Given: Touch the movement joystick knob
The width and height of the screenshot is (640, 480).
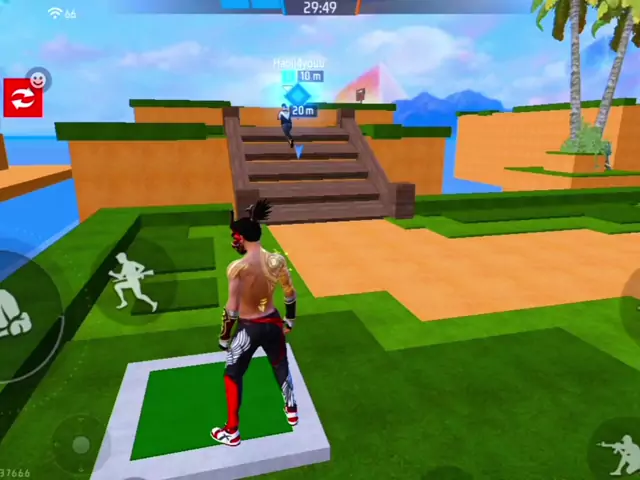Looking at the screenshot, I should pyautogui.click(x=79, y=443).
